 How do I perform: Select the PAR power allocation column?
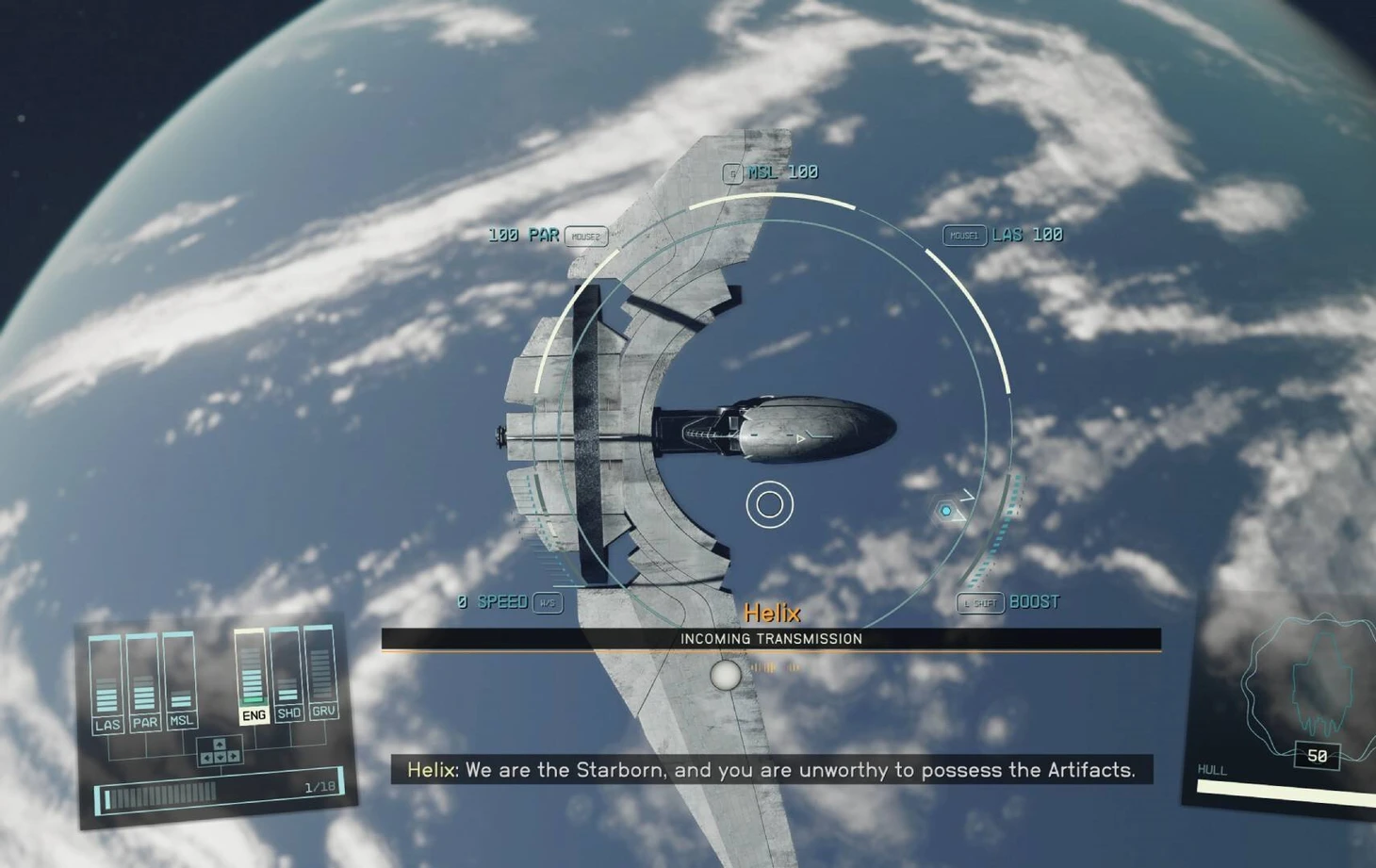pos(143,684)
